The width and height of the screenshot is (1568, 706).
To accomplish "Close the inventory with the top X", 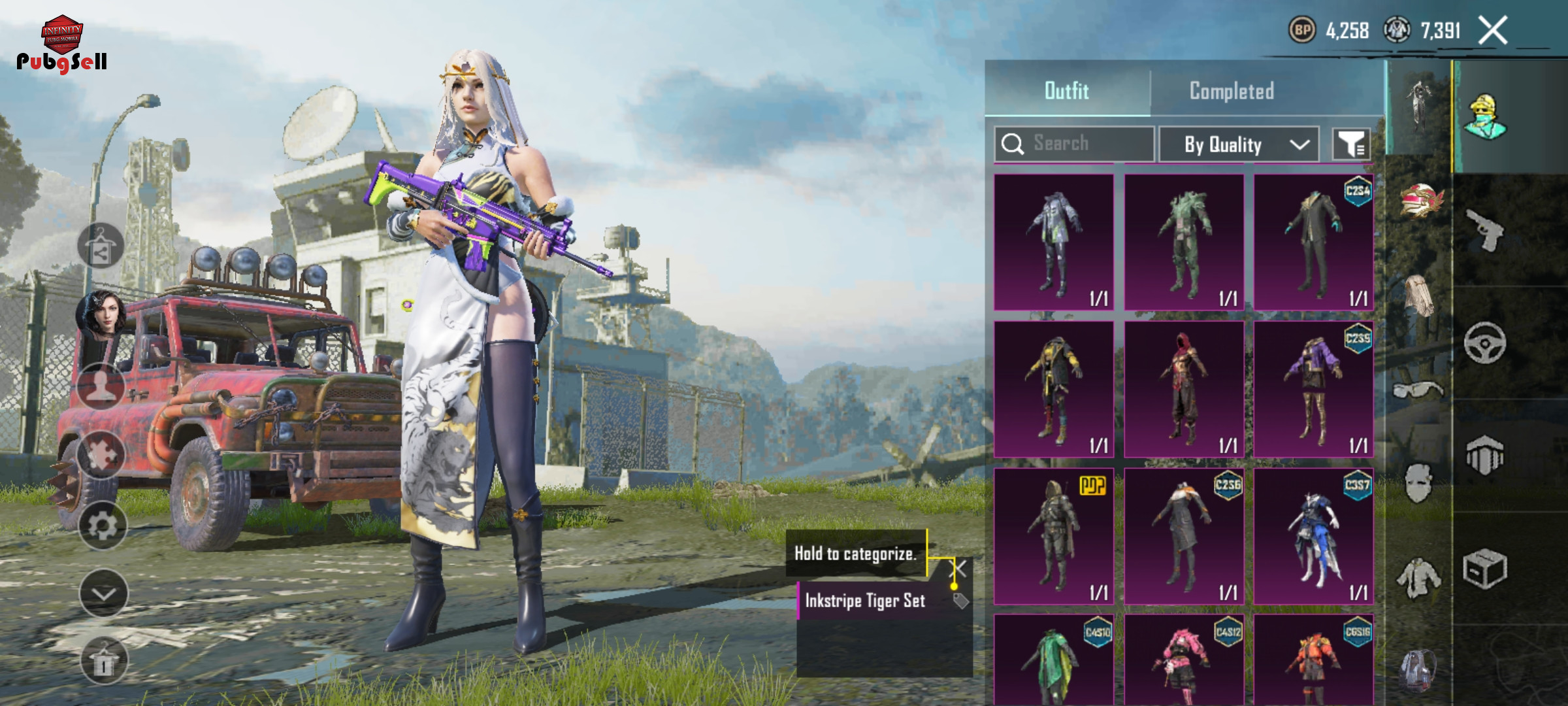I will [x=1493, y=31].
